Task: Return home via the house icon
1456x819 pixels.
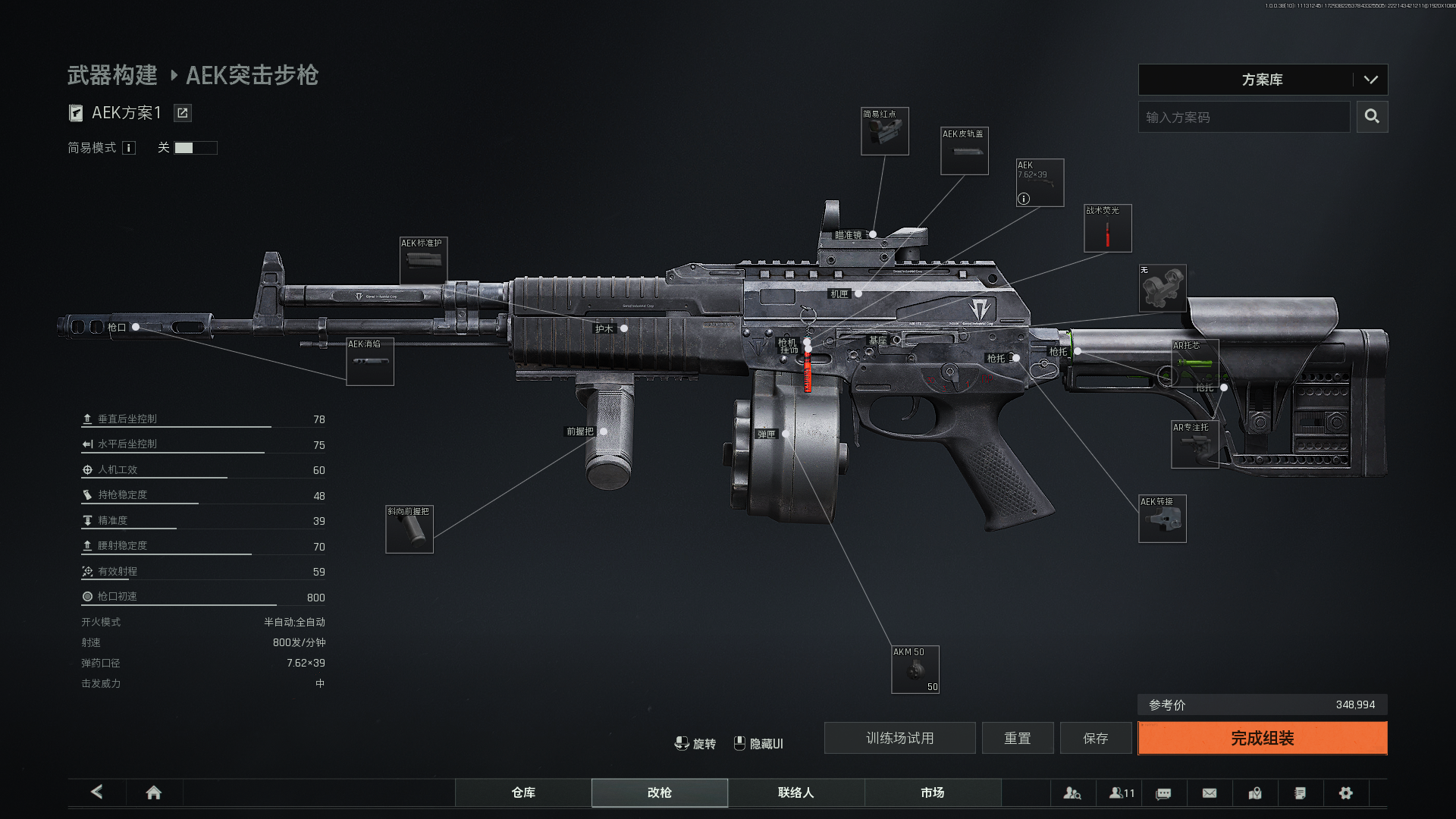Action: pos(154,792)
